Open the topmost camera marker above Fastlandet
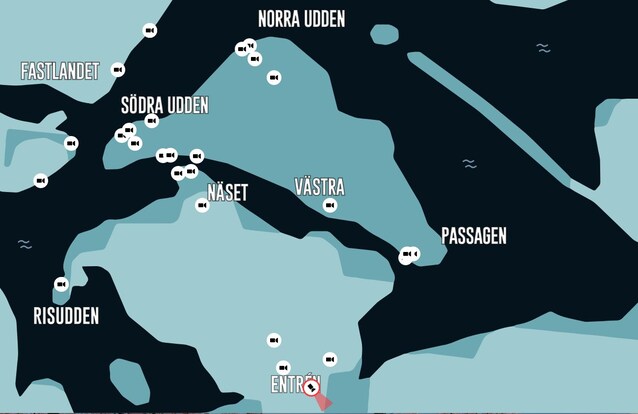 150,31
